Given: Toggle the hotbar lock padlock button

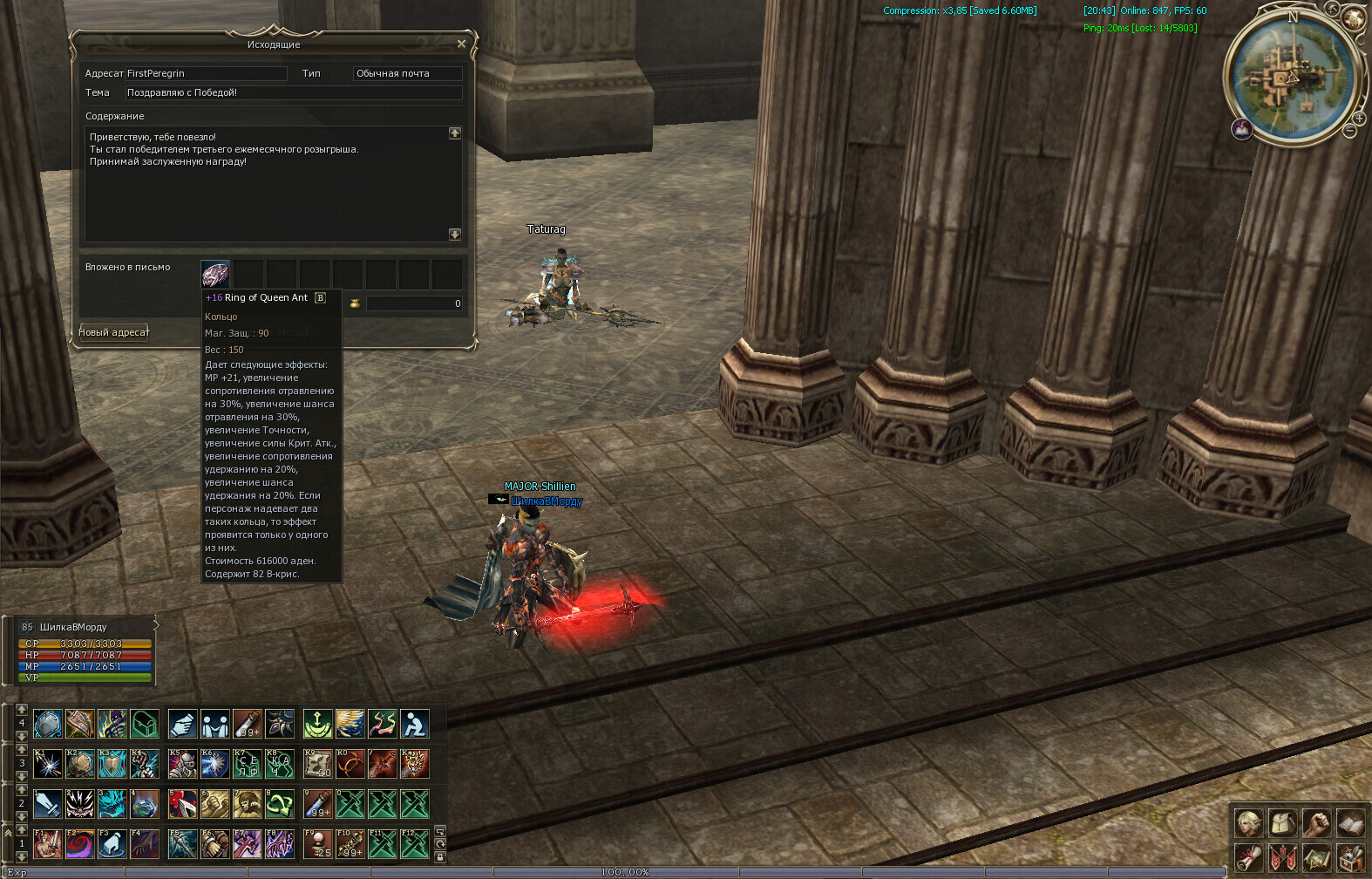Looking at the screenshot, I should click(440, 857).
